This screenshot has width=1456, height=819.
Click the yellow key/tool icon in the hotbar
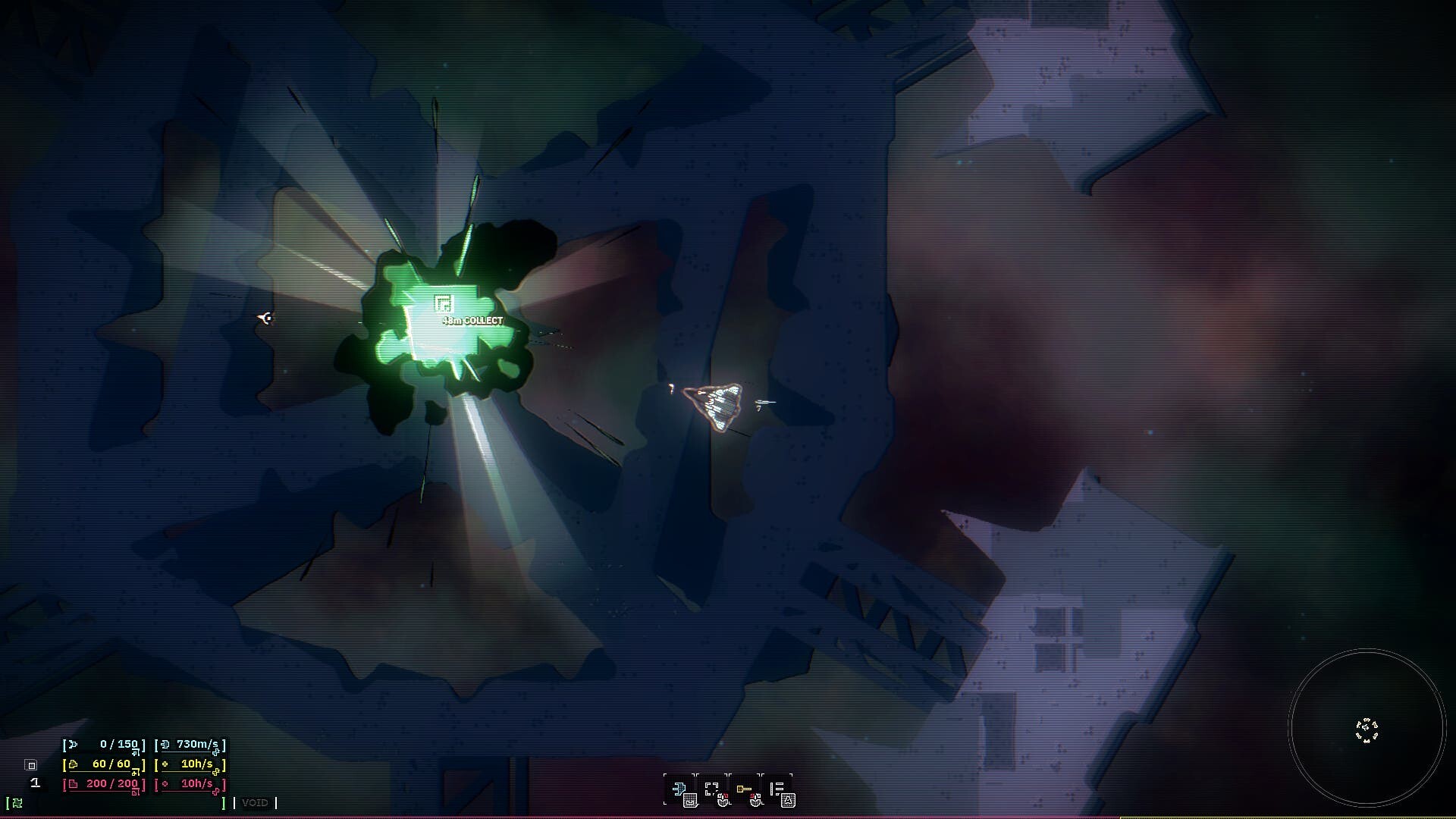point(745,788)
